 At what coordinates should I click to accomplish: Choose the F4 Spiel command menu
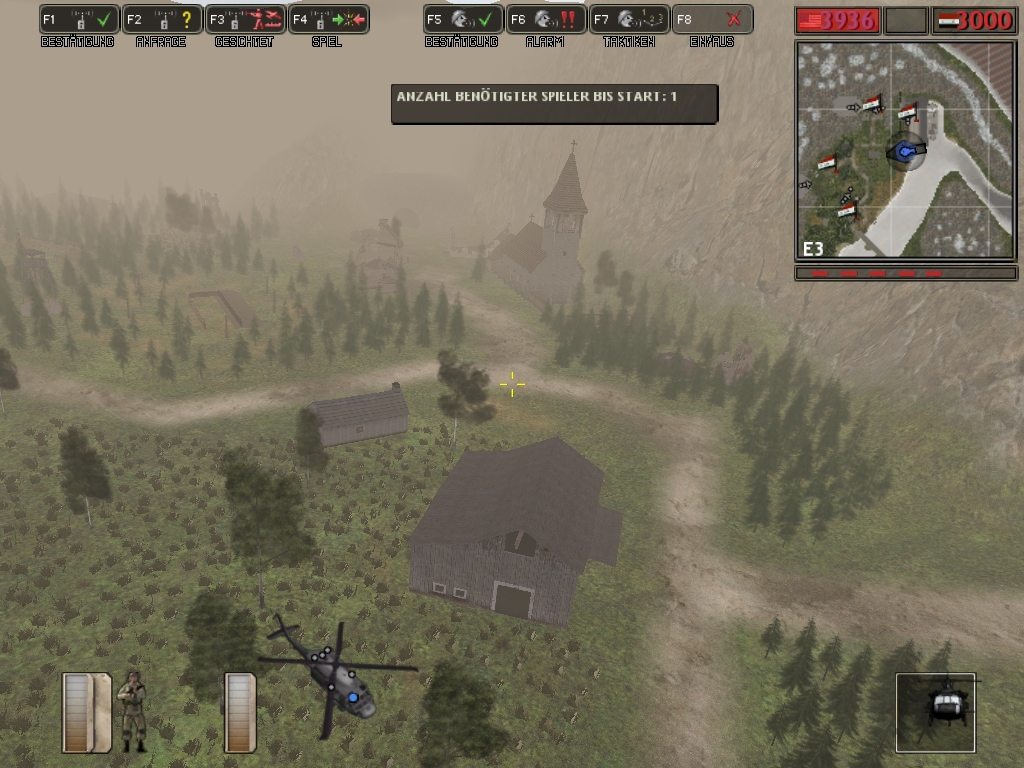328,19
